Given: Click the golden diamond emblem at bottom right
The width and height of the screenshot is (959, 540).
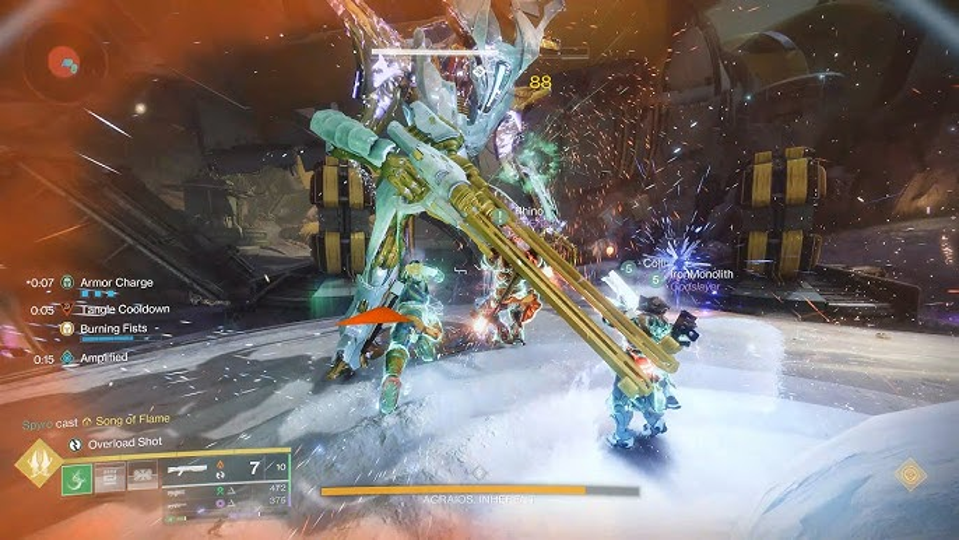Looking at the screenshot, I should [x=910, y=474].
